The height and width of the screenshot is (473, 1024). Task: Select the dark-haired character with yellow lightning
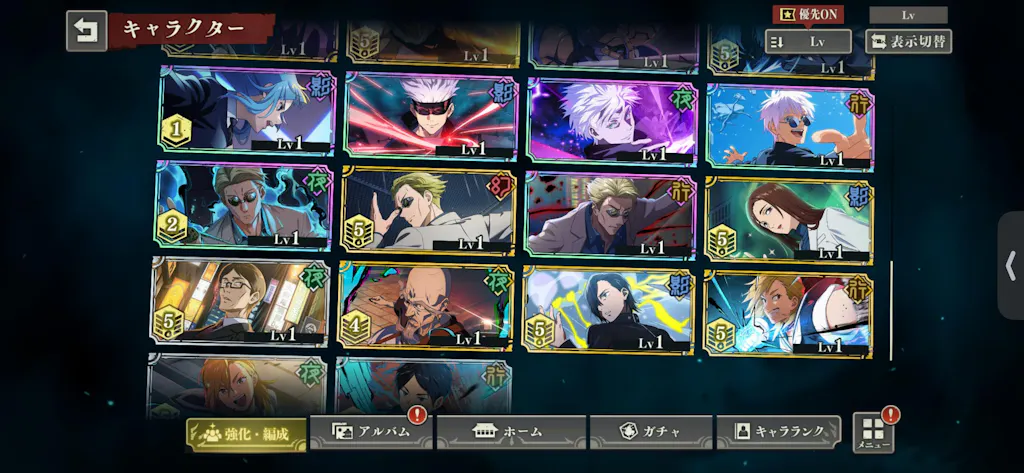click(x=608, y=309)
